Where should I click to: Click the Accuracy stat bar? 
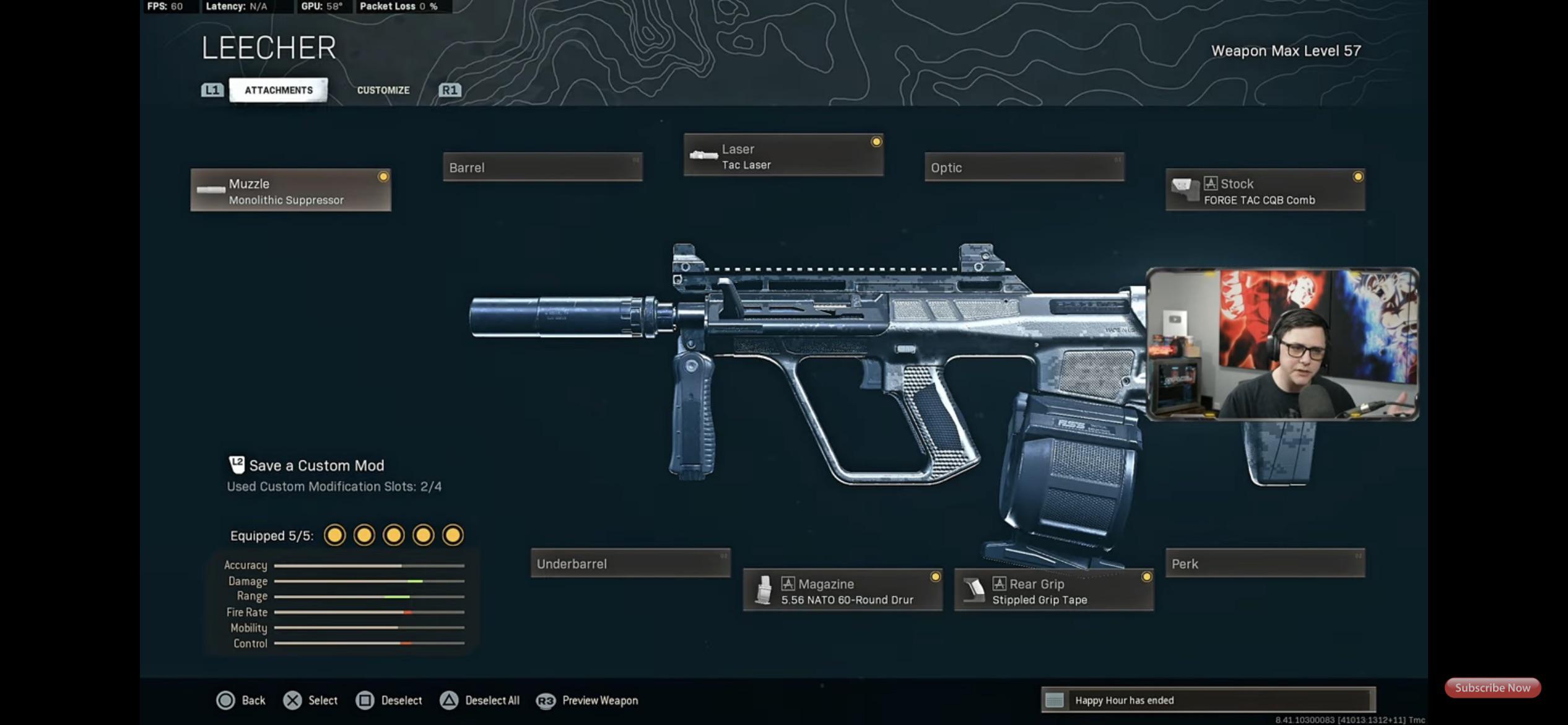370,565
